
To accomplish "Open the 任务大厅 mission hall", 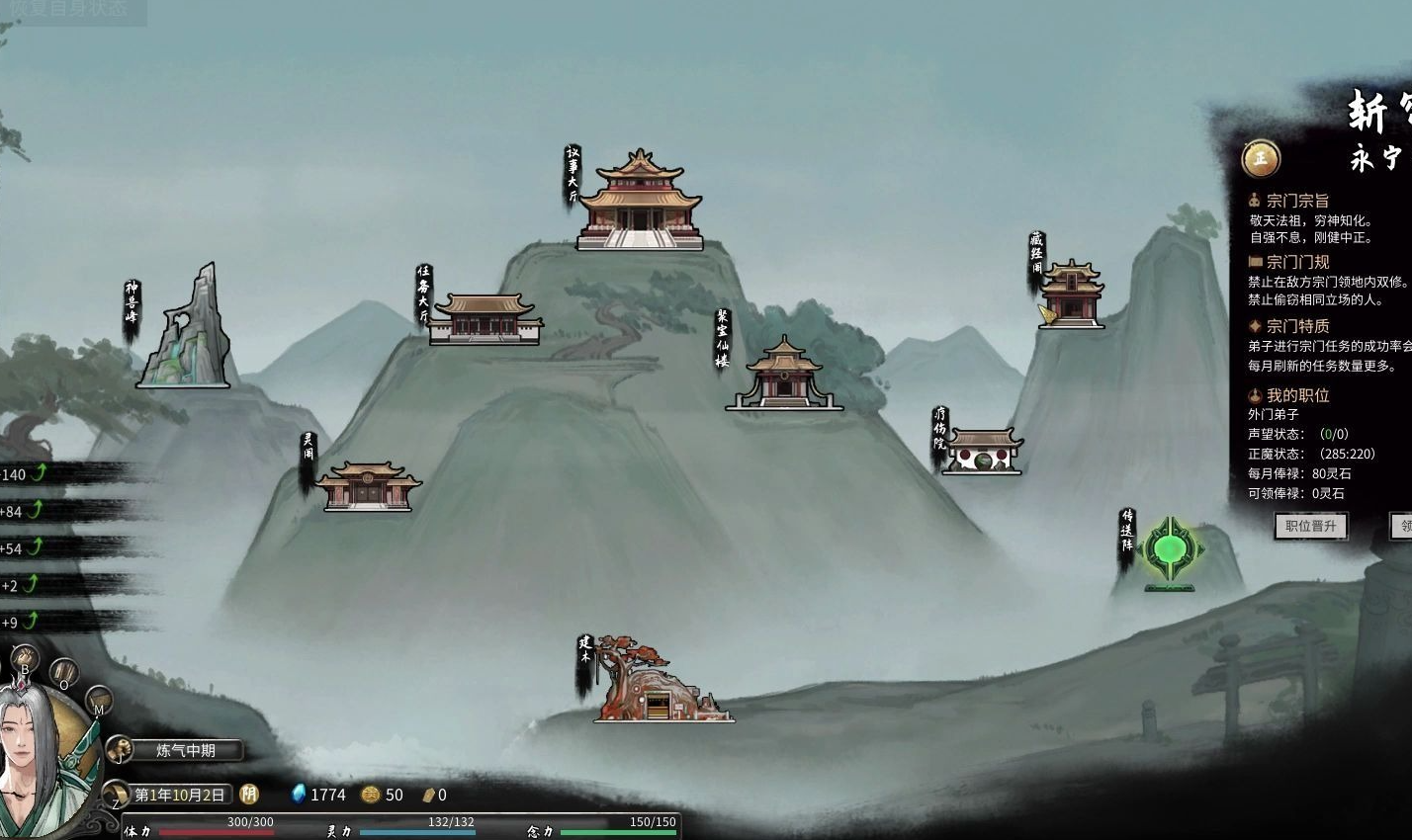I will point(485,319).
